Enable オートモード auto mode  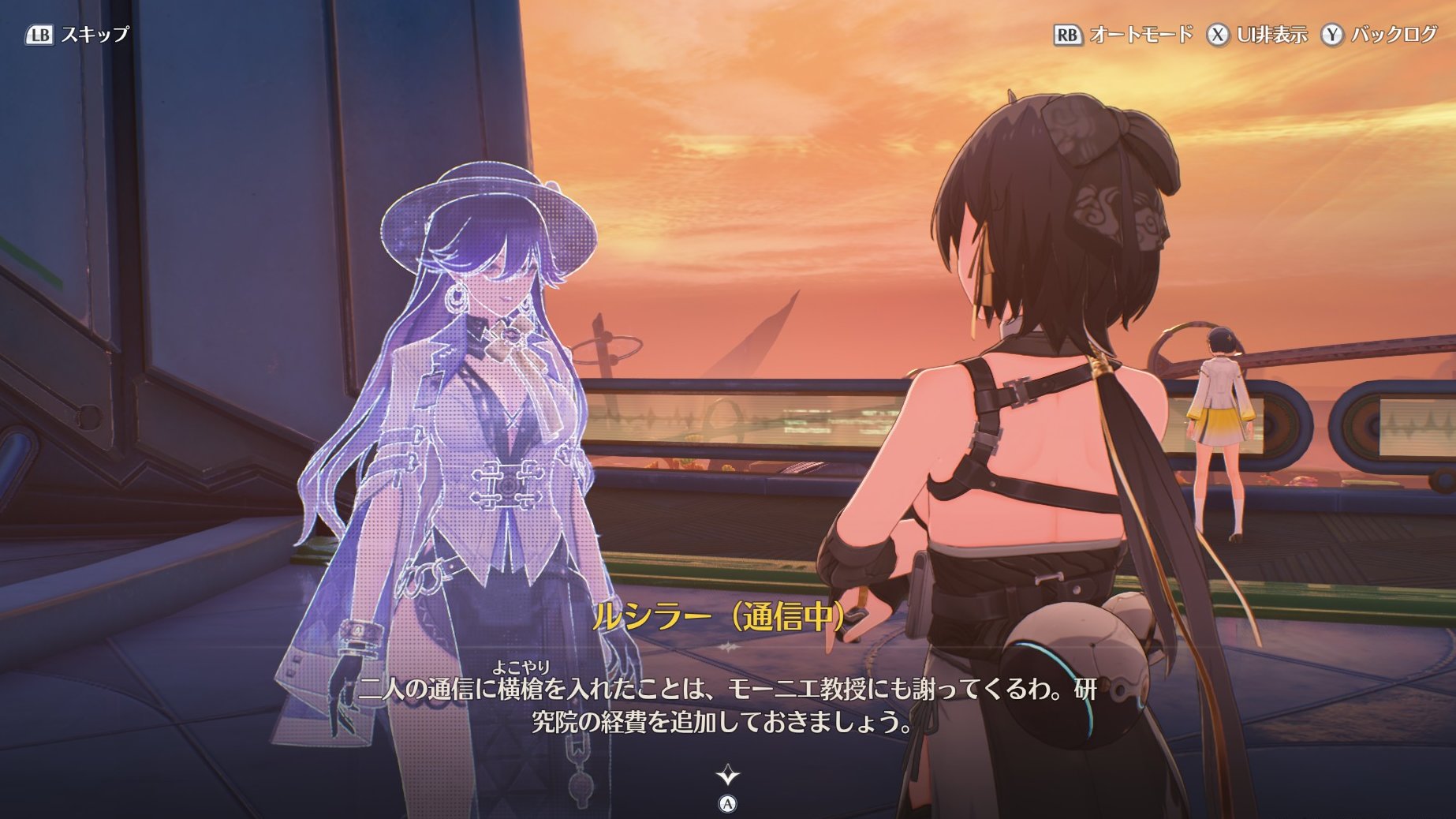(1123, 35)
